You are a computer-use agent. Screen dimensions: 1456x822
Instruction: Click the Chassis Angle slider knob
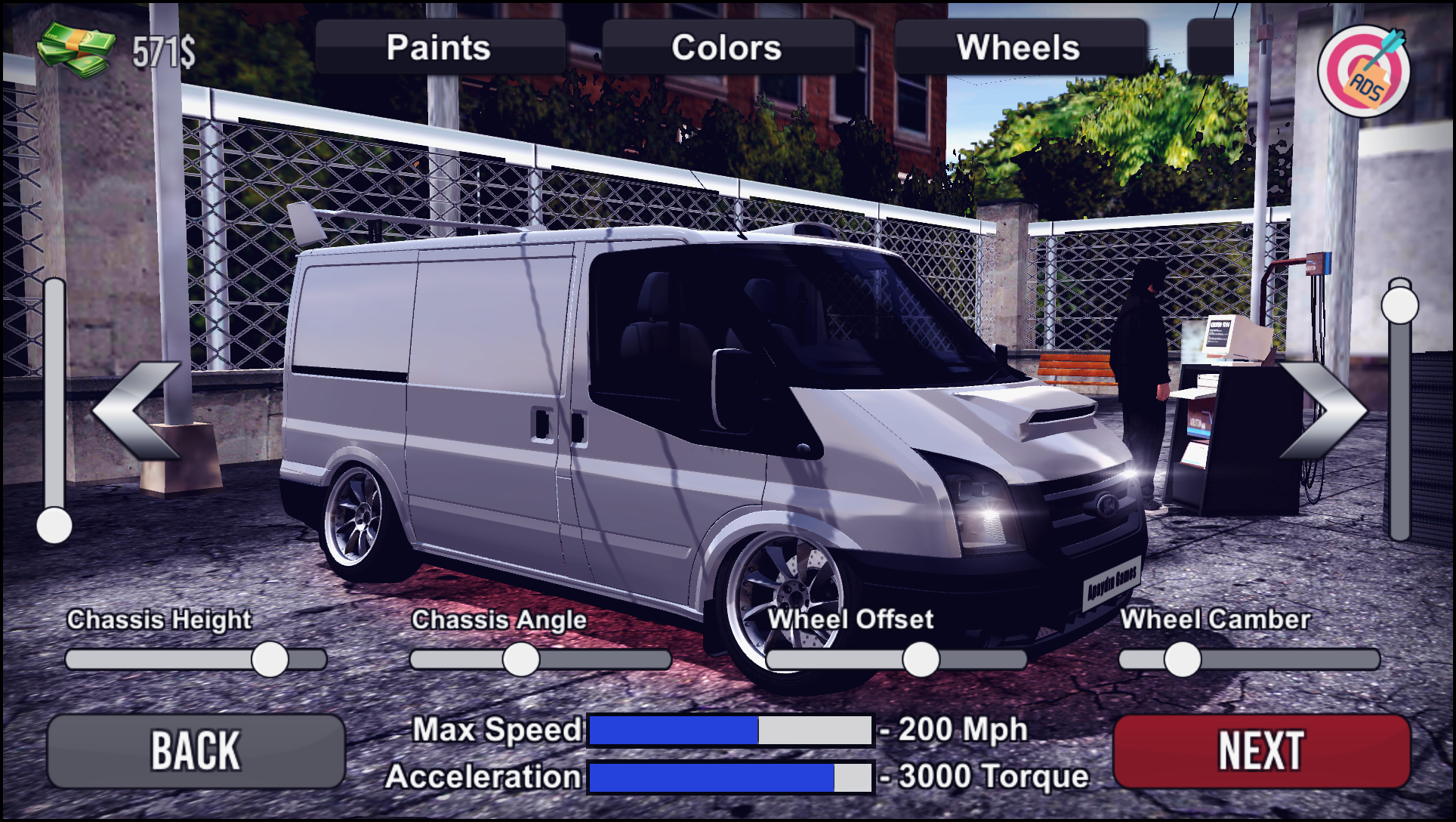coord(521,660)
